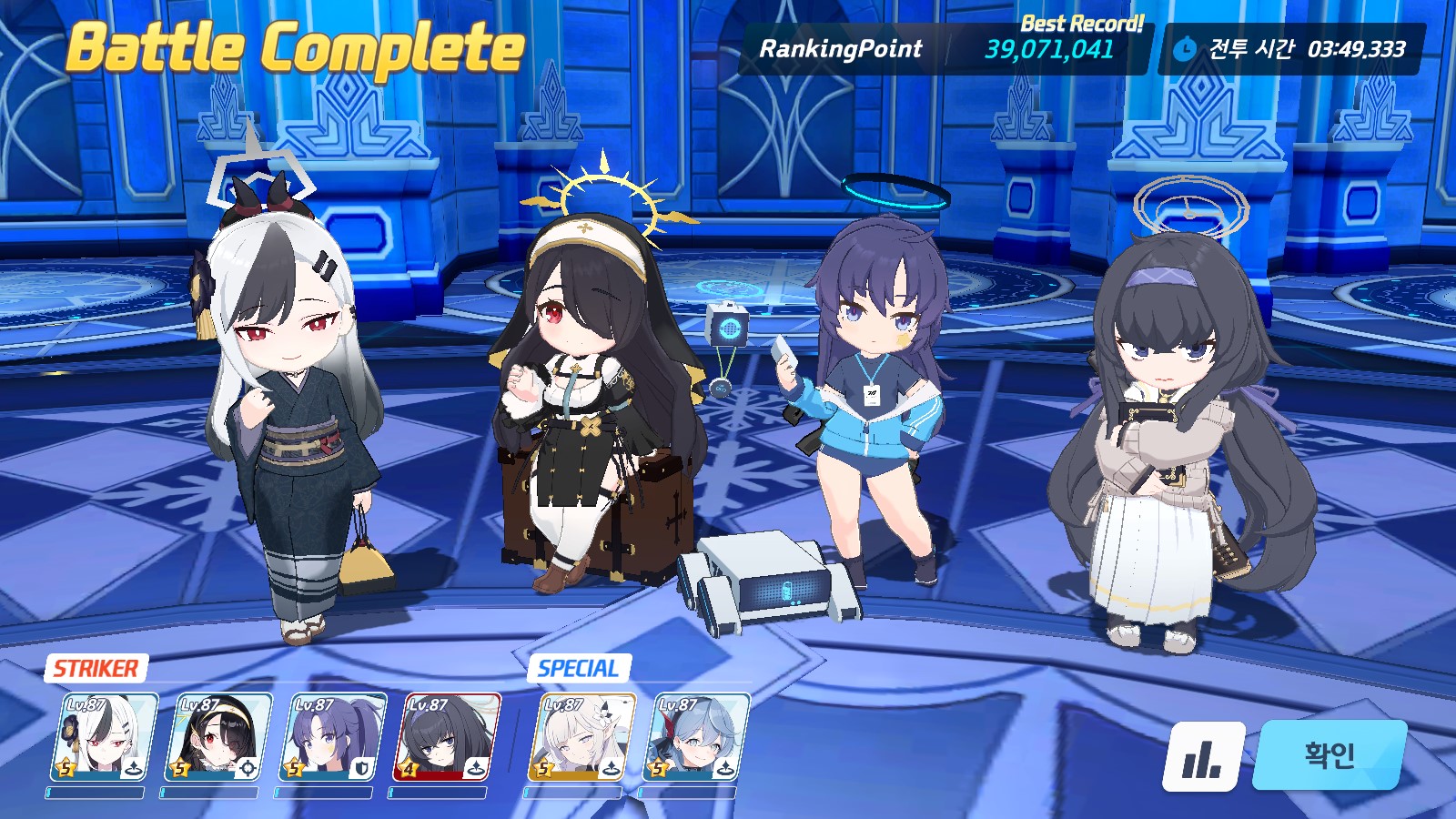Confirm battle results with 확인 button
Screen dimensions: 1456x819
[x=1330, y=754]
